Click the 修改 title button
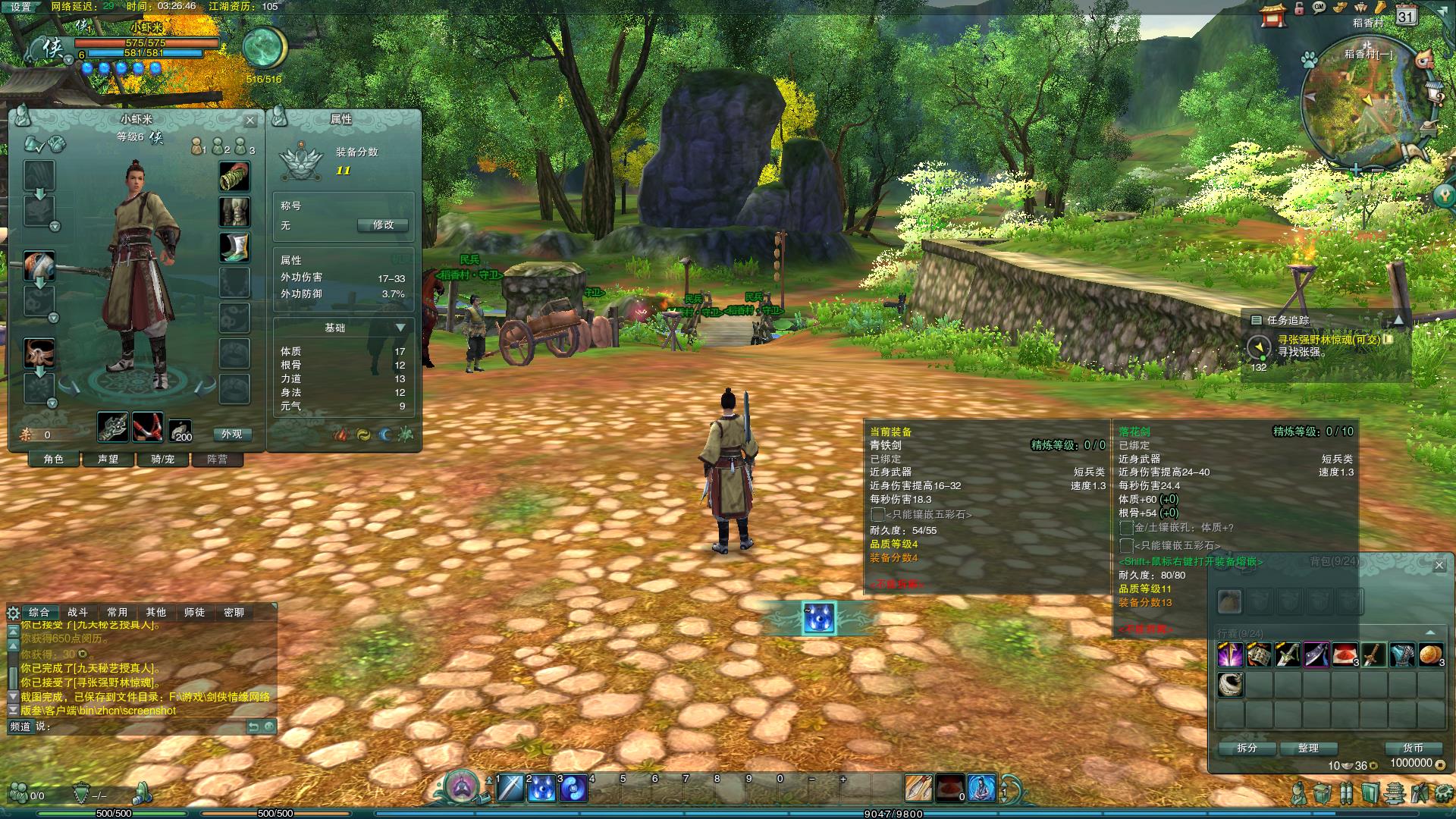 (x=383, y=225)
